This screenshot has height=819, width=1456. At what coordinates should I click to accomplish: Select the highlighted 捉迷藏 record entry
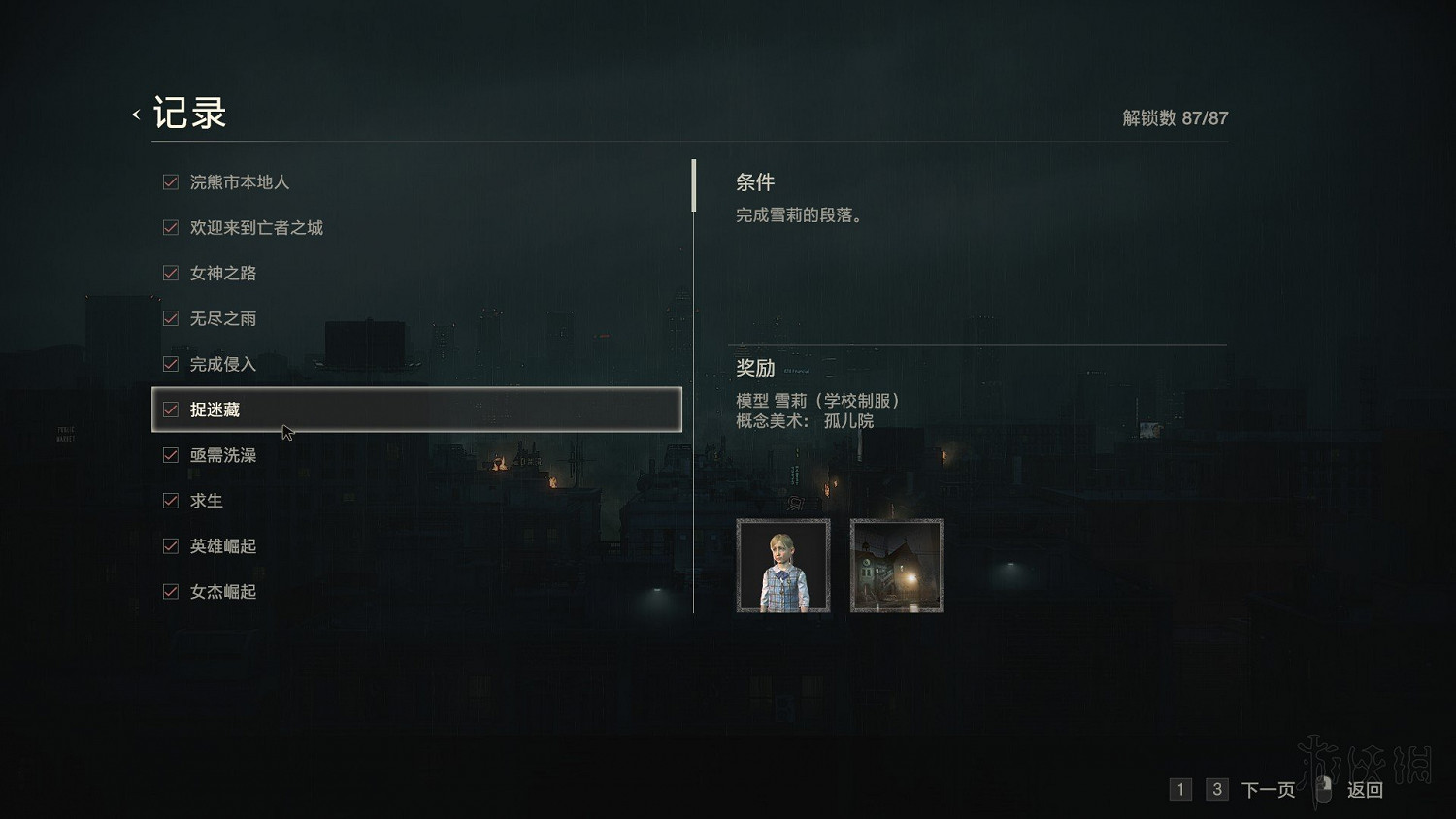(417, 409)
